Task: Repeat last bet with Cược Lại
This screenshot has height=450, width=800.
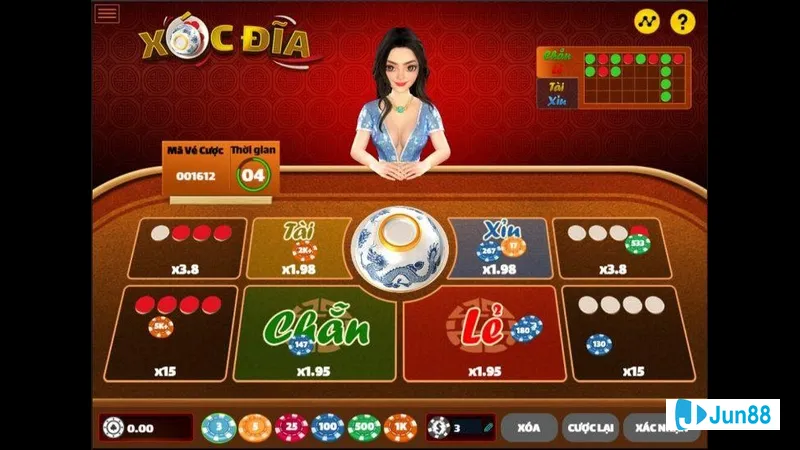Action: point(590,428)
